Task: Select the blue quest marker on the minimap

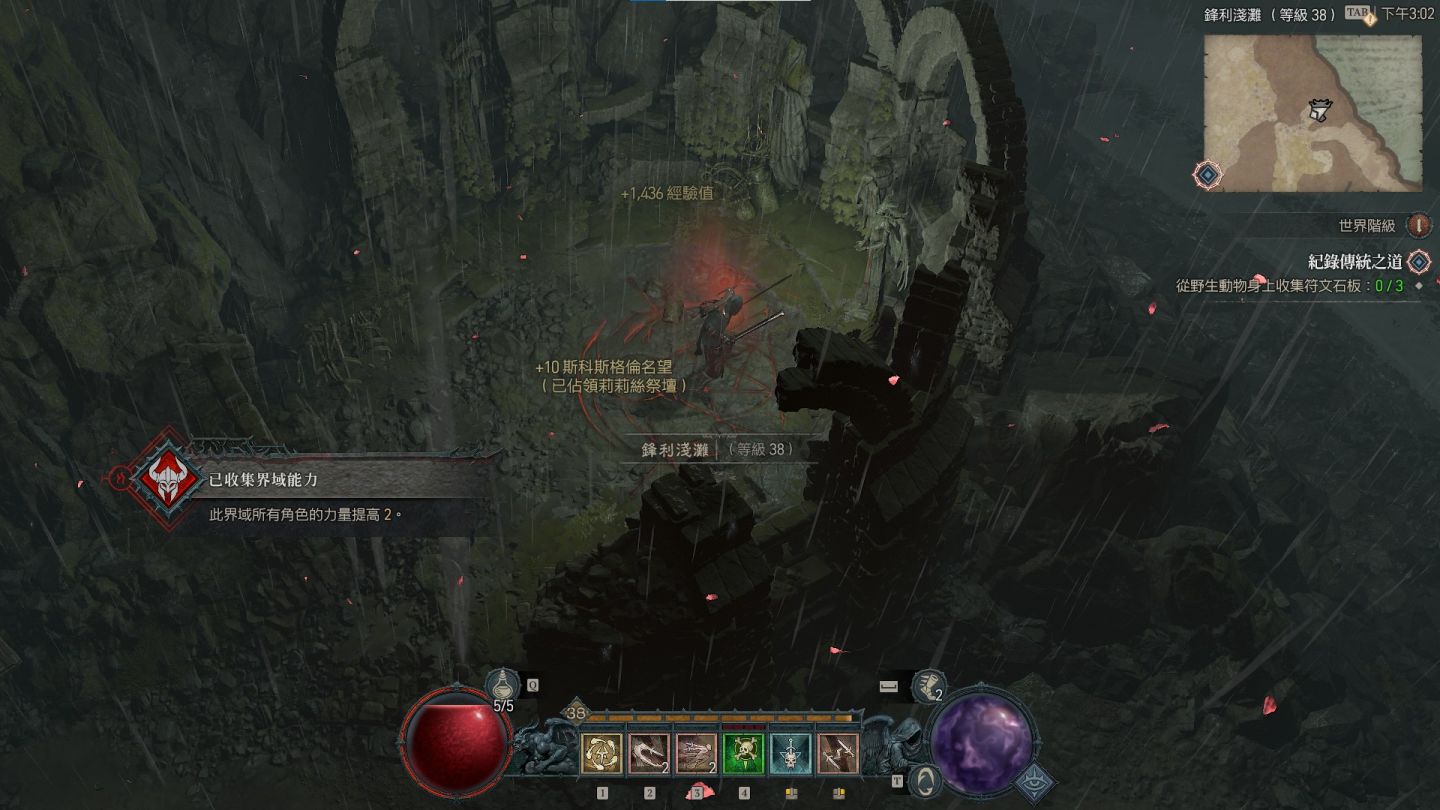Action: pos(1208,175)
